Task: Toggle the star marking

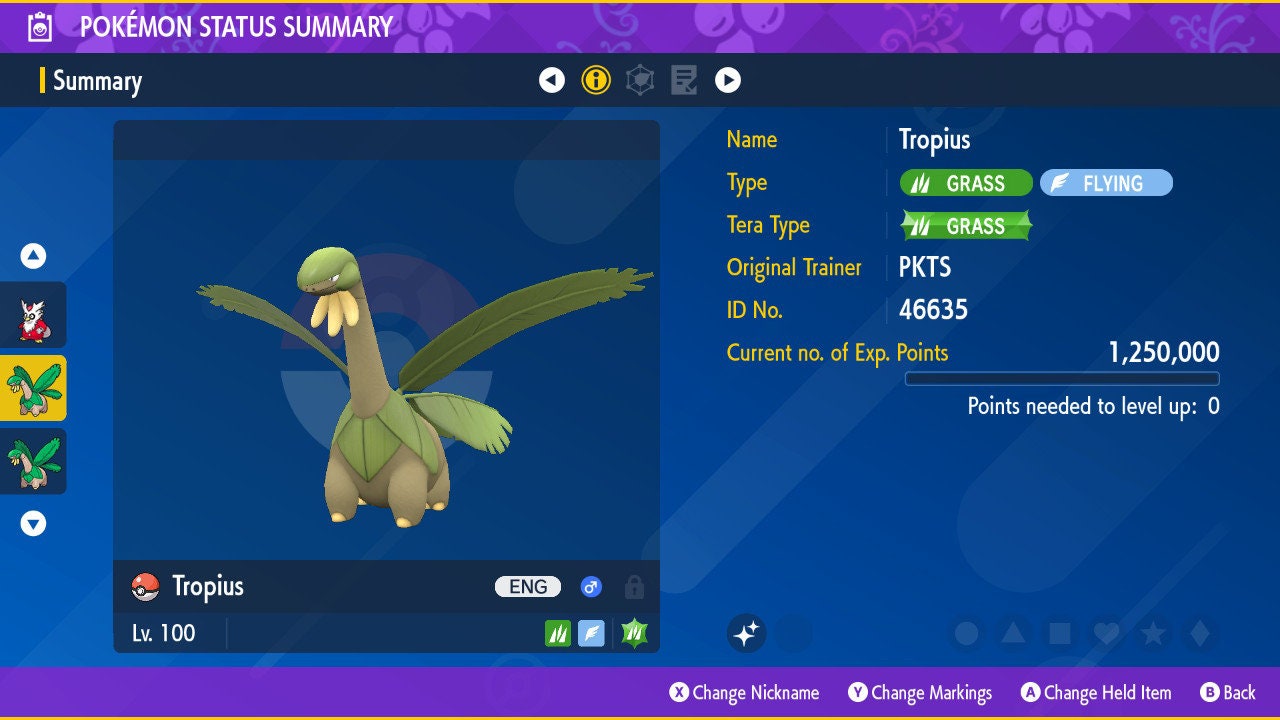Action: click(1152, 633)
